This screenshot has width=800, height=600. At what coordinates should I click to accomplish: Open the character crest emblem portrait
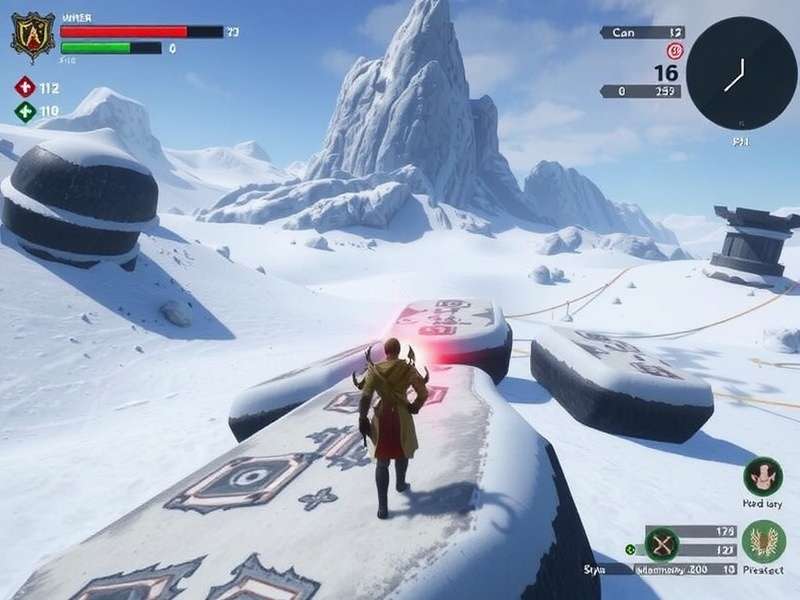33,37
